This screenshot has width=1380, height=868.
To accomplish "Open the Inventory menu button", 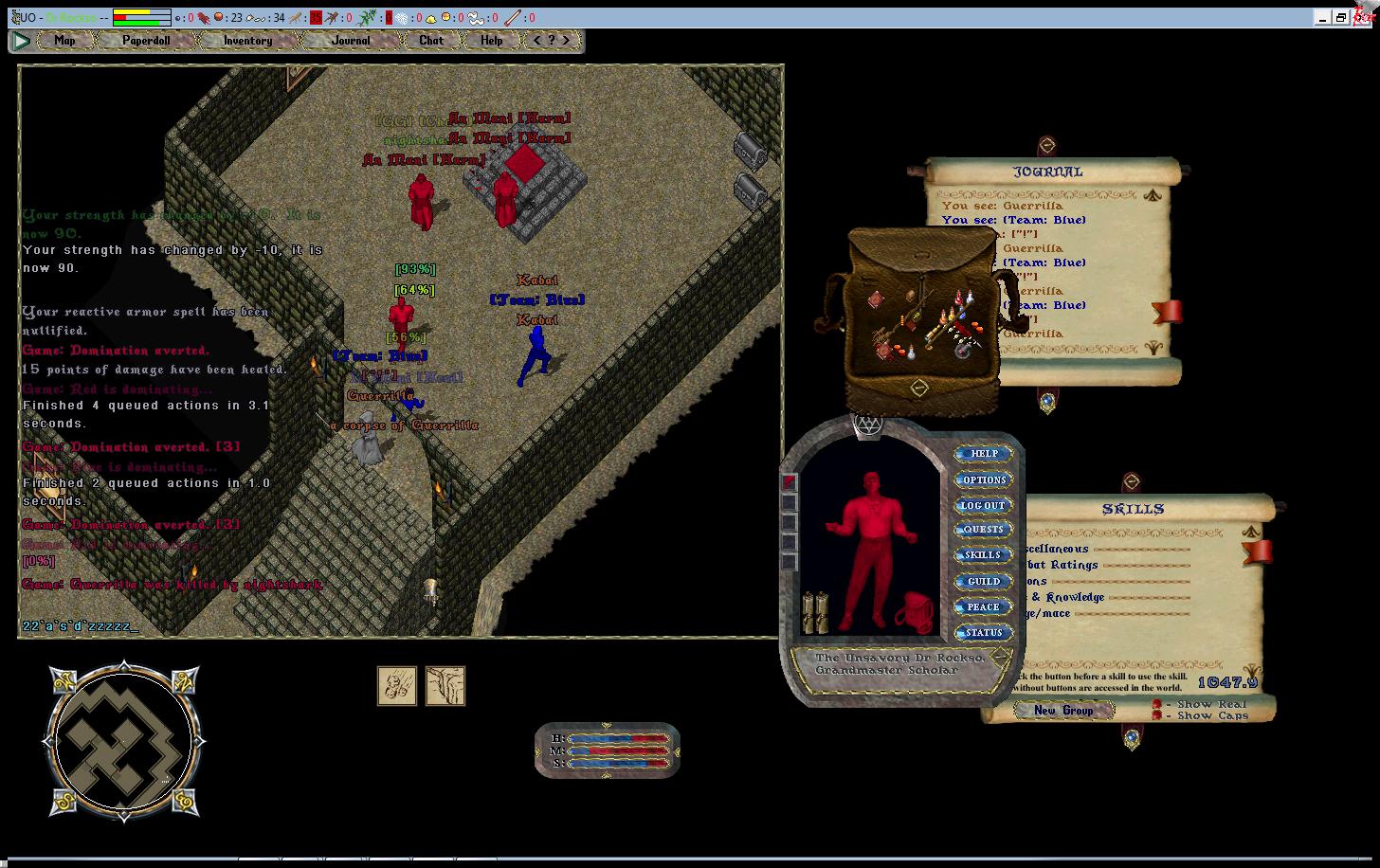I will point(247,41).
